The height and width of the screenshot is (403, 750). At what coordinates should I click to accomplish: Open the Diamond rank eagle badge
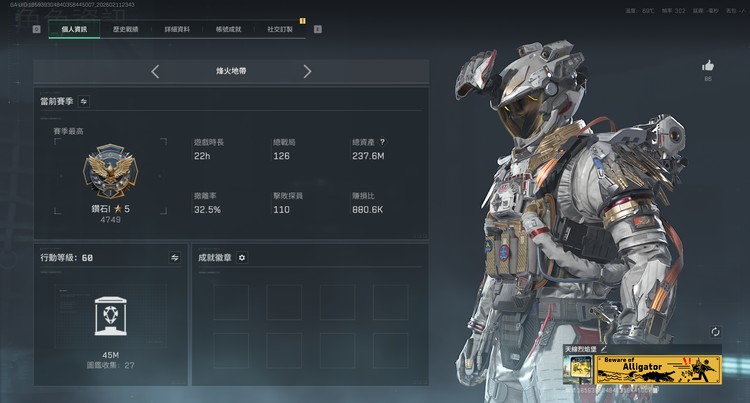tap(103, 170)
